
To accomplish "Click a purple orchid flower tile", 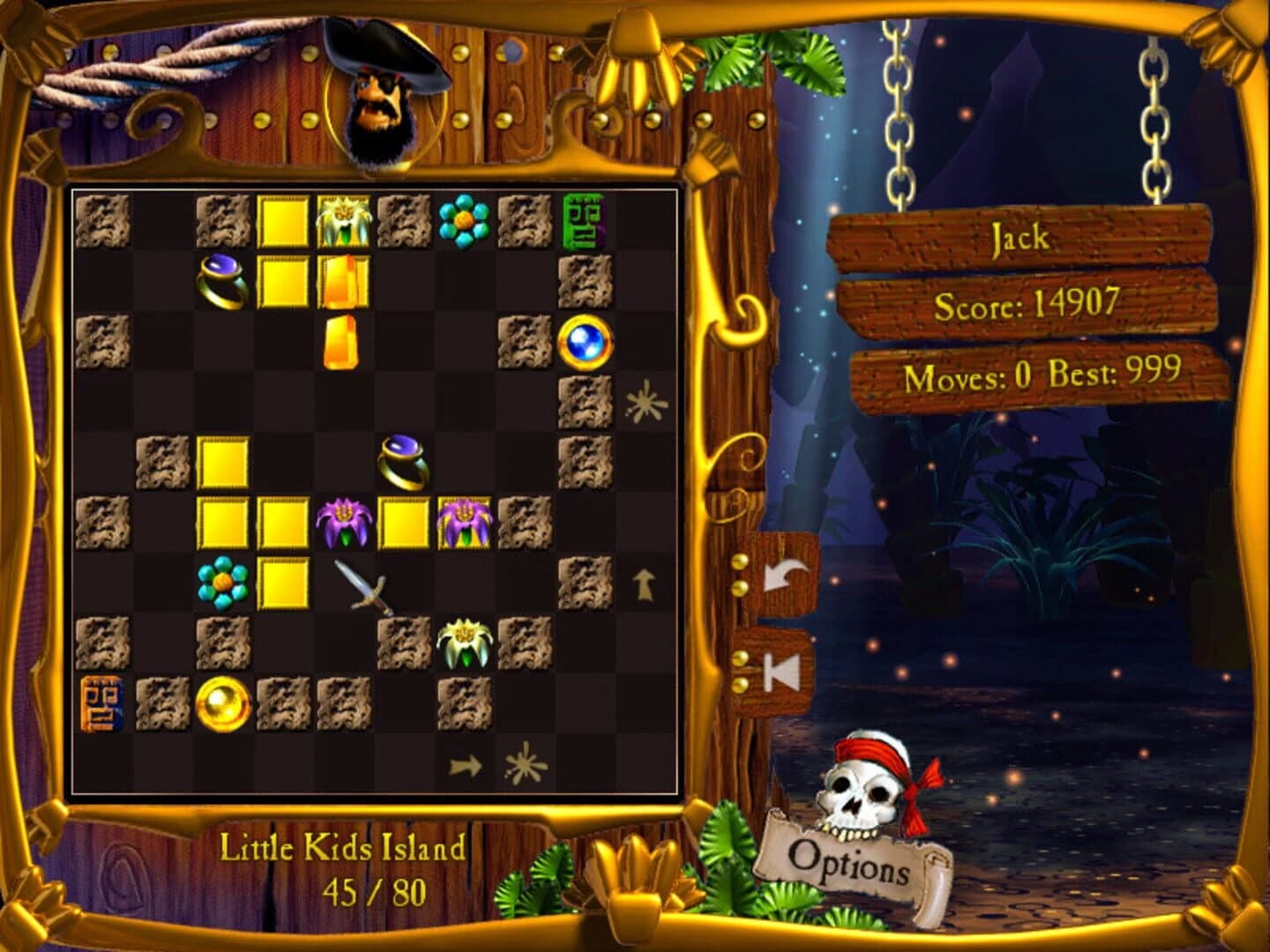I will (x=343, y=524).
